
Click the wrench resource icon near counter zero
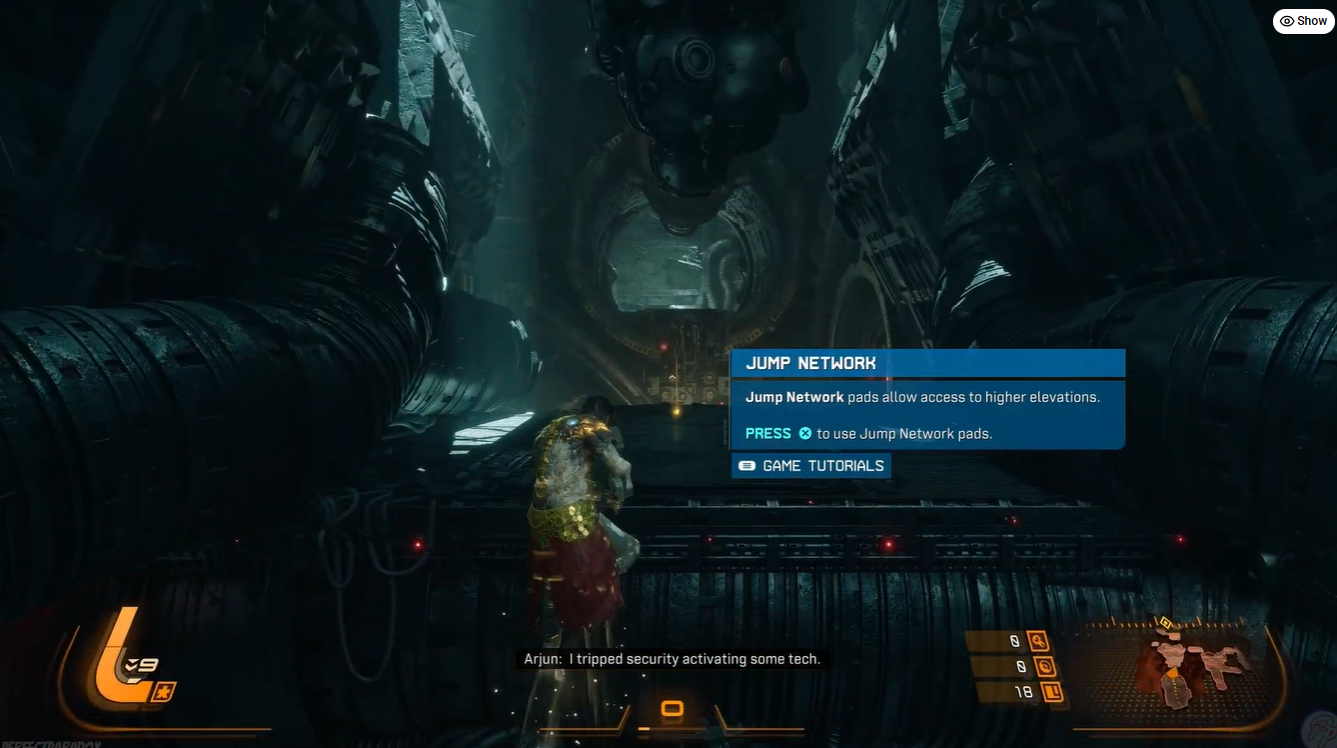pos(1038,641)
